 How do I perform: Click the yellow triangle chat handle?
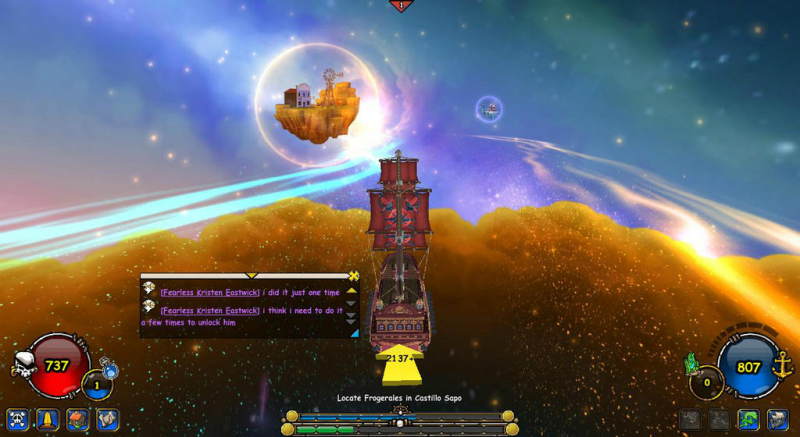(x=251, y=275)
